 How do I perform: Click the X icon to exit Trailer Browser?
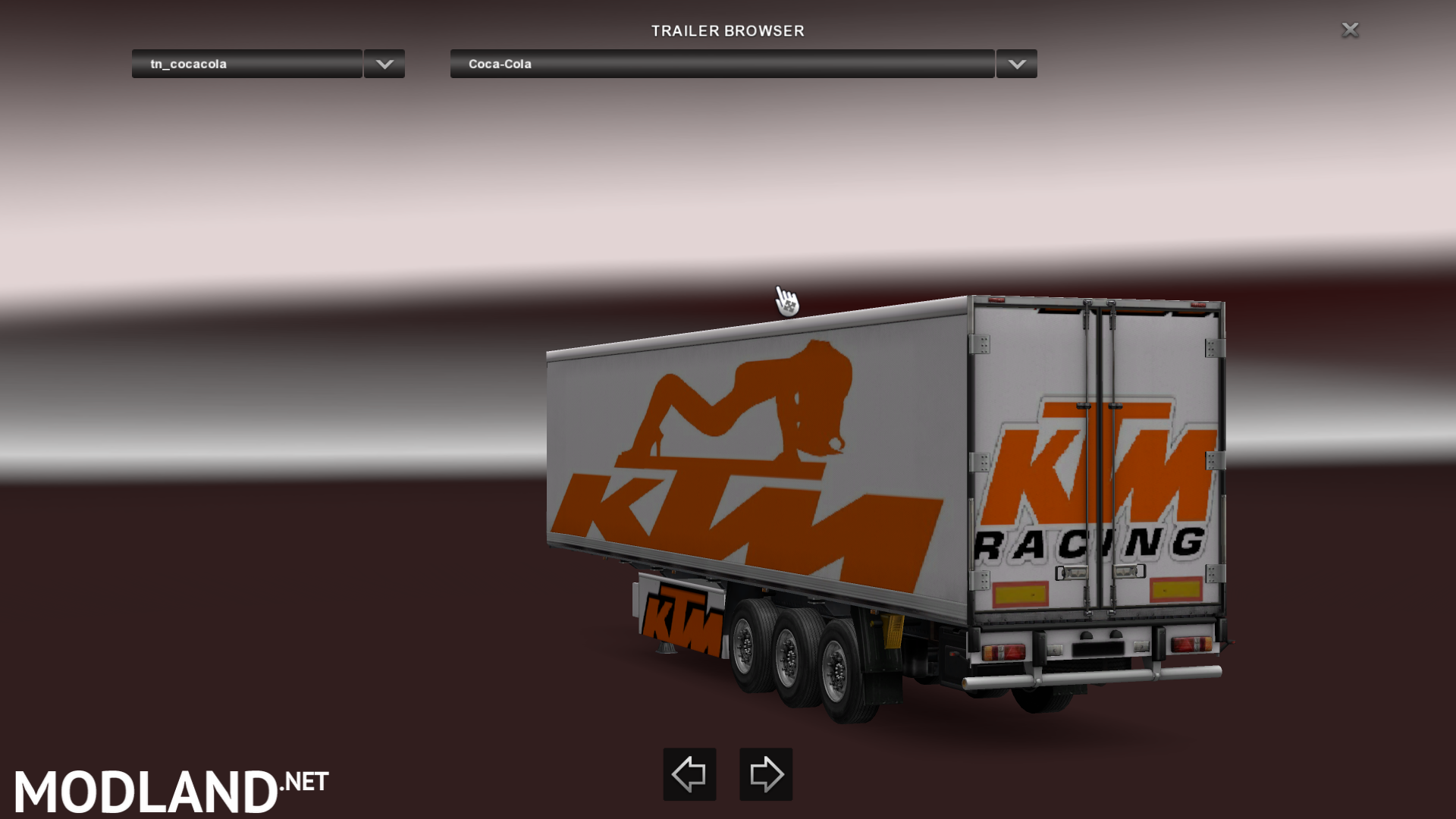click(x=1350, y=30)
